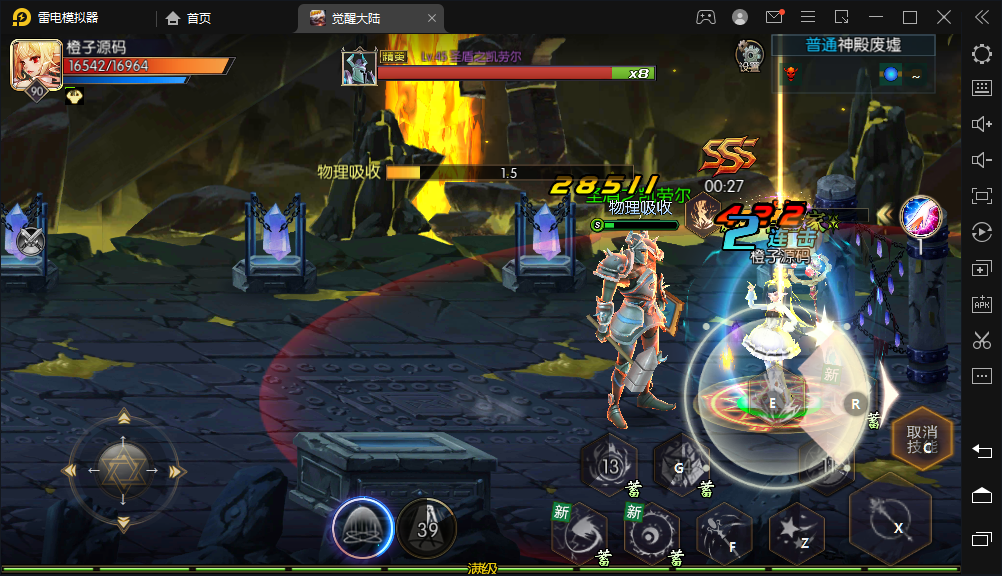Image resolution: width=1002 pixels, height=576 pixels.
Task: Tap the virtual joystick center
Action: click(x=123, y=469)
